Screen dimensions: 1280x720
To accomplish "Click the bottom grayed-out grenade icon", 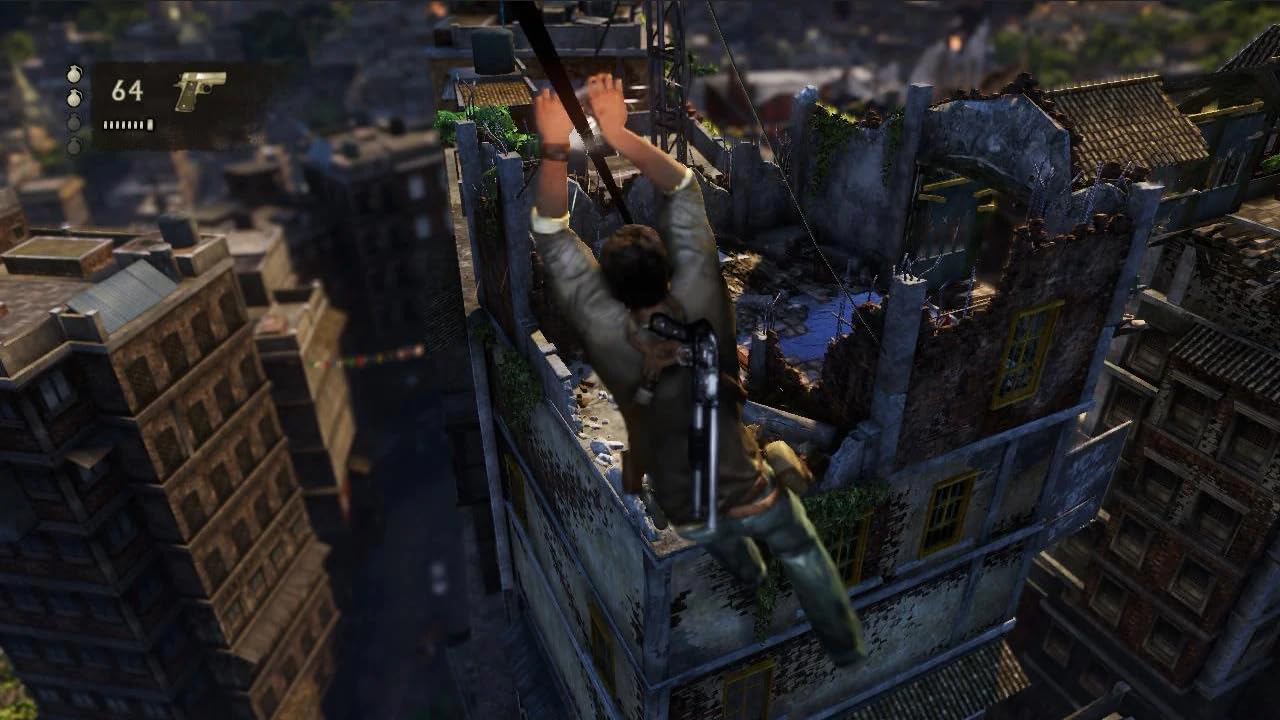I will click(74, 145).
